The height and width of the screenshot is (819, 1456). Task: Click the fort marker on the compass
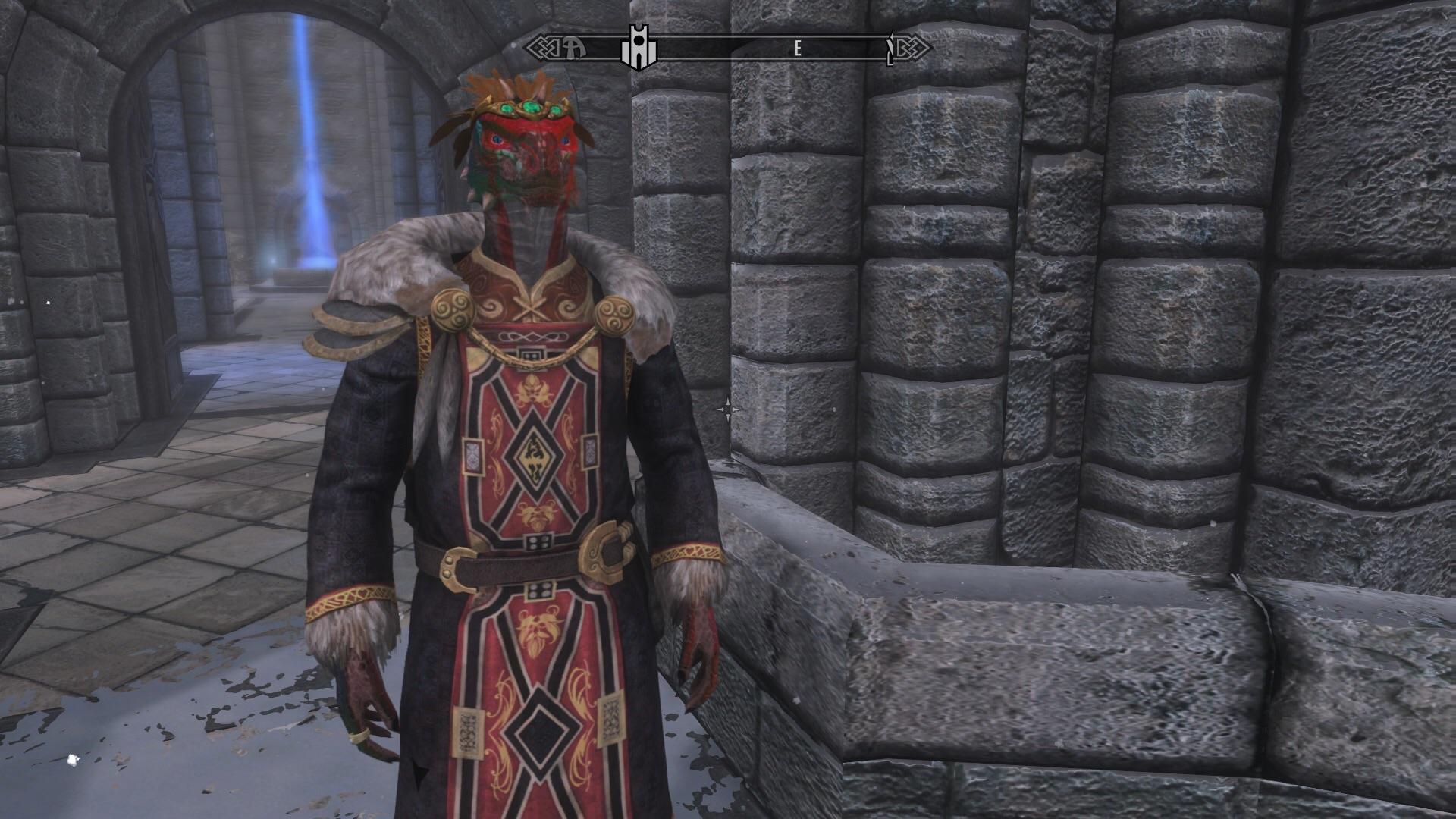click(x=641, y=47)
